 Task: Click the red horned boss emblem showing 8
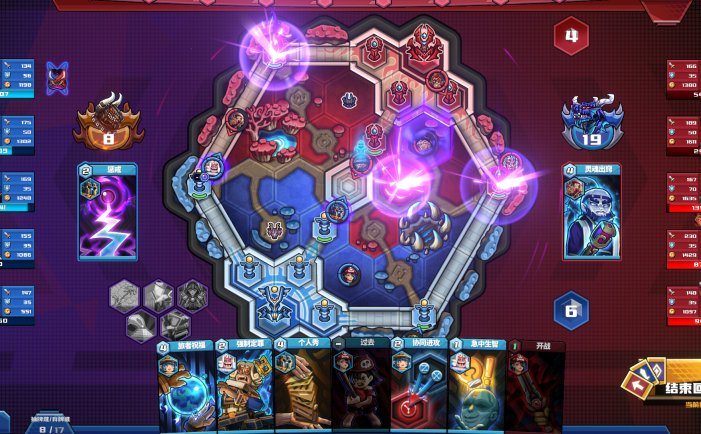(107, 120)
